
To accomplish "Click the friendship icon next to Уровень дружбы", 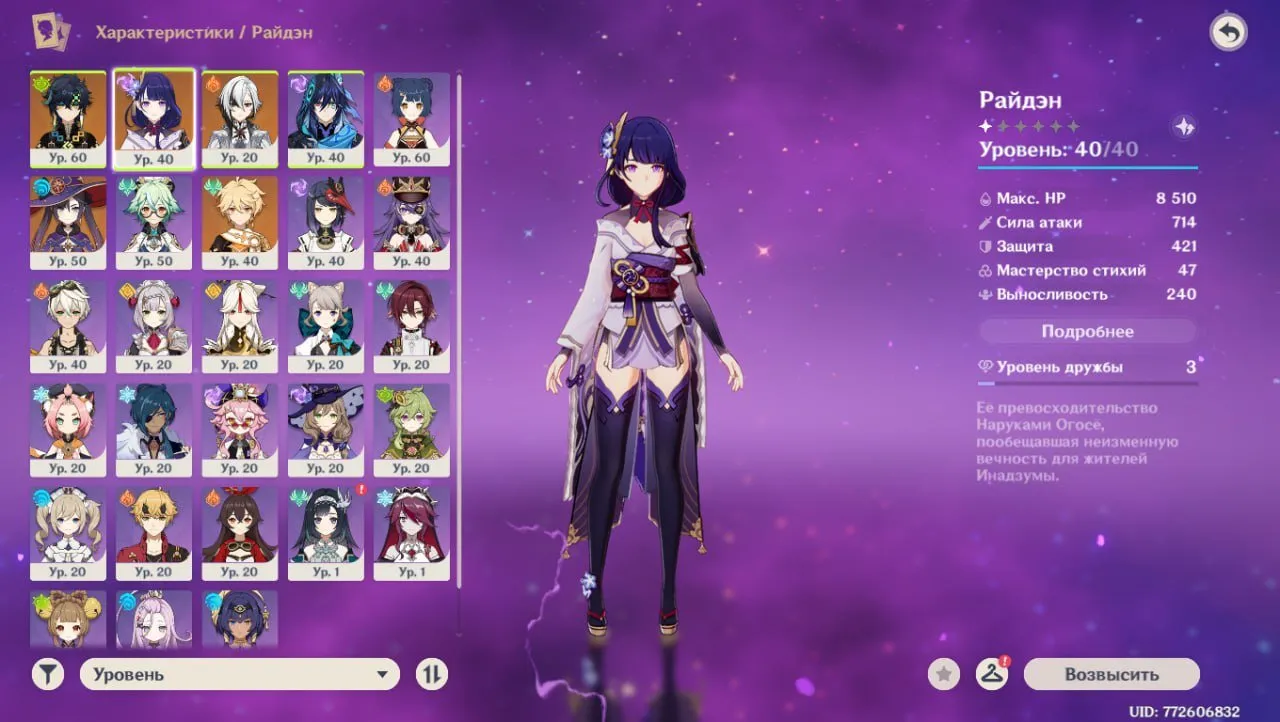I will click(x=986, y=368).
